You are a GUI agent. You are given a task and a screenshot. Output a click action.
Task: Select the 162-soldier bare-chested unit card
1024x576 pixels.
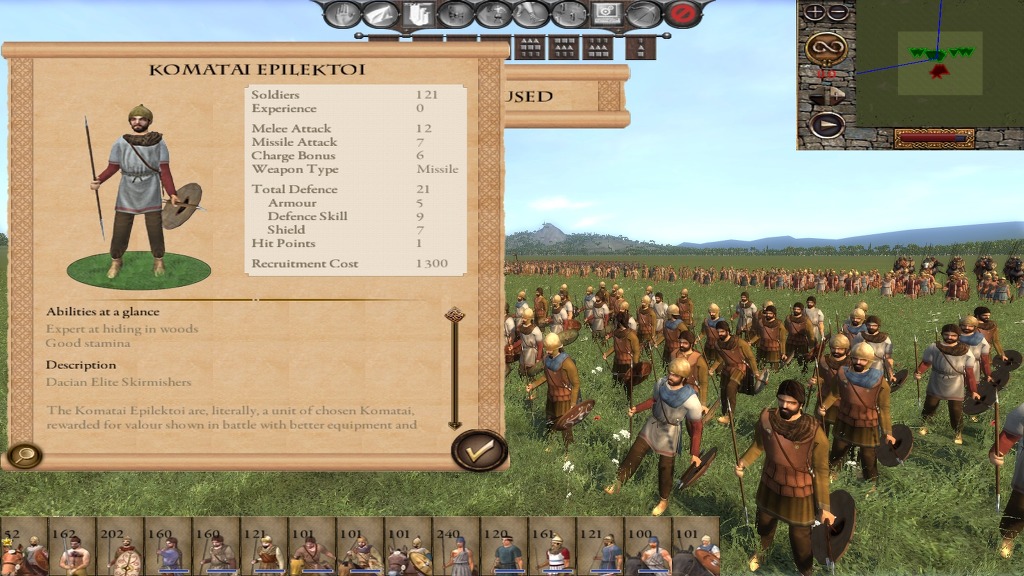(x=72, y=546)
